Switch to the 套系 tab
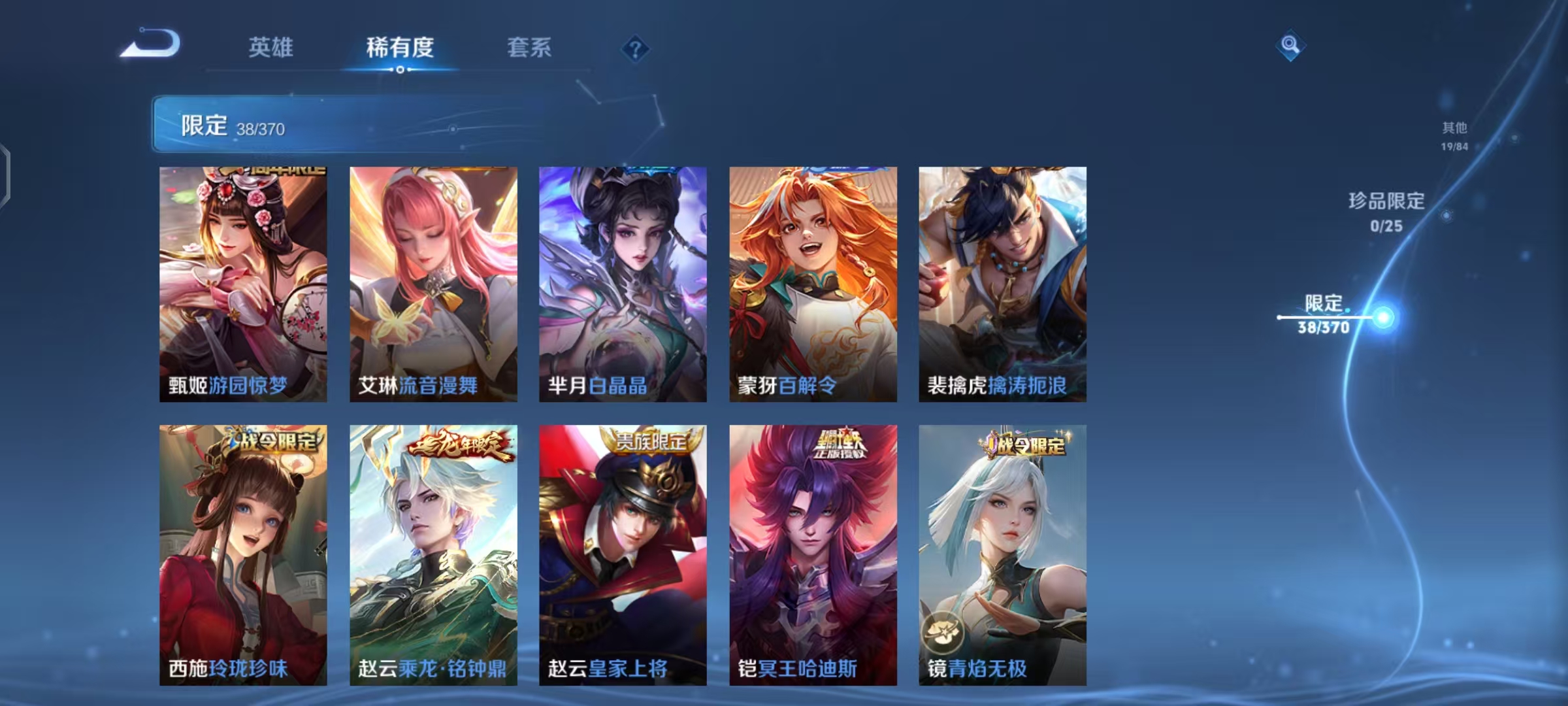The height and width of the screenshot is (706, 1568). [x=529, y=48]
